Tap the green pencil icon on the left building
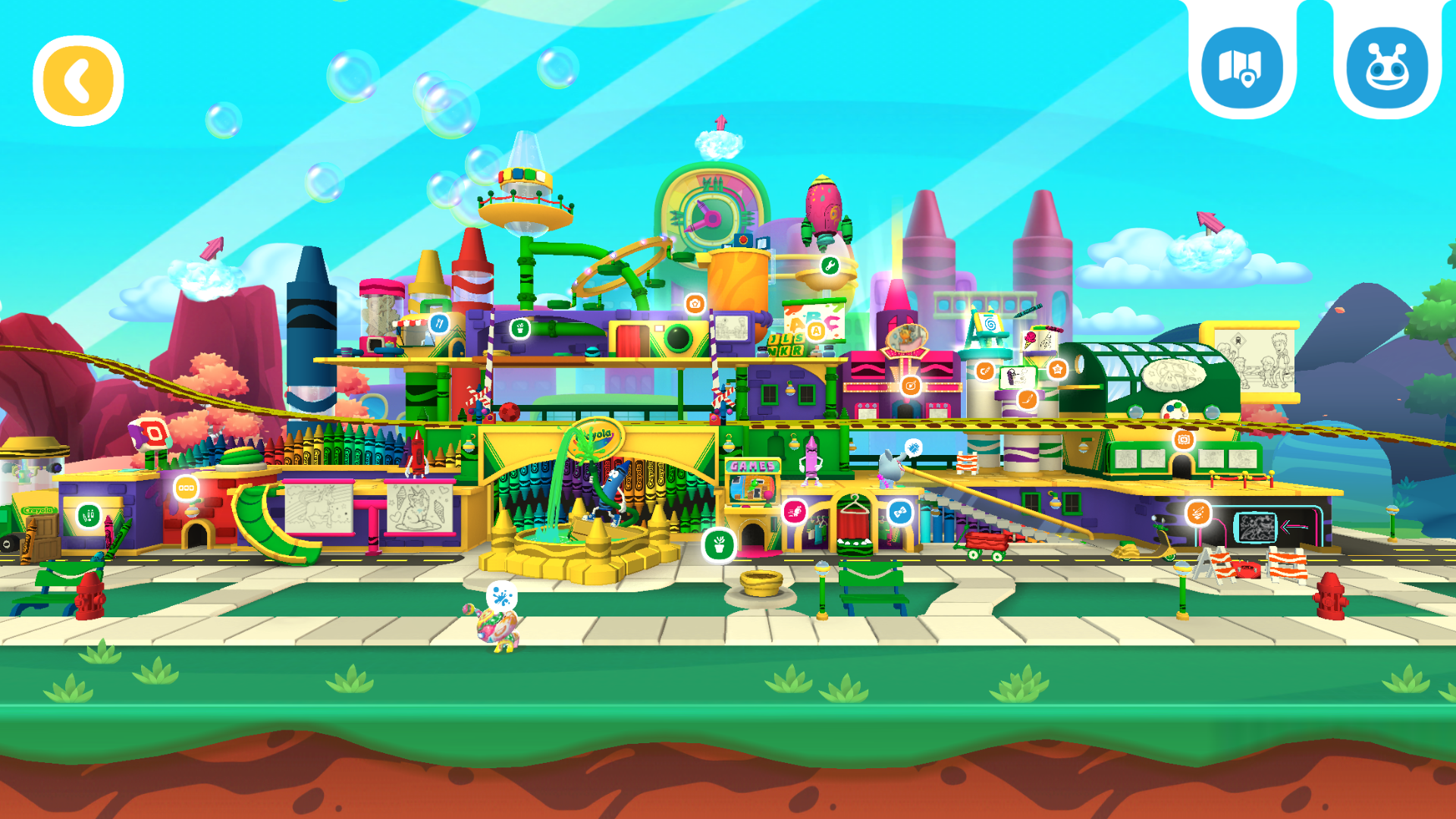Image resolution: width=1456 pixels, height=819 pixels. (x=87, y=516)
